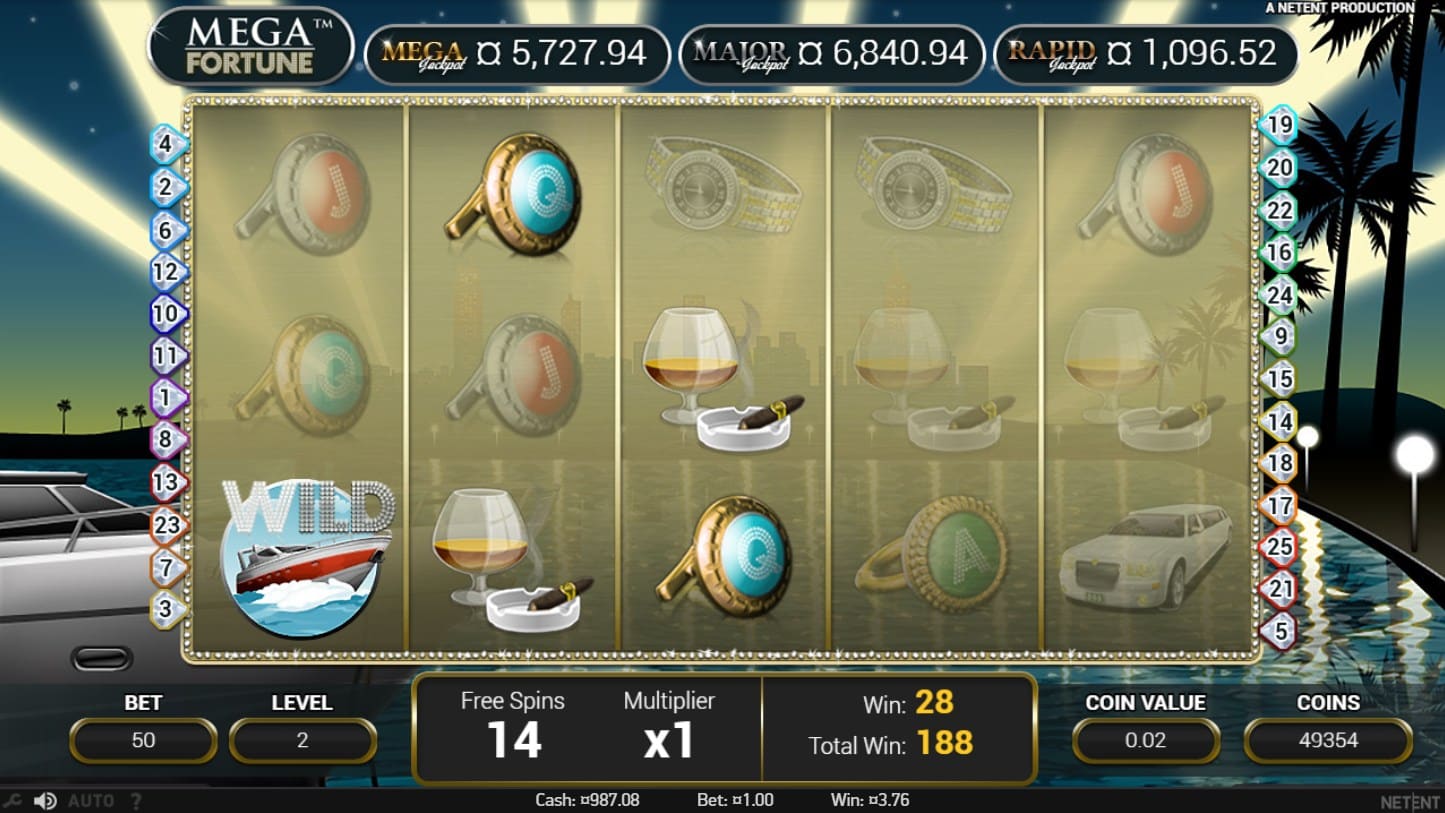Open the wrench settings menu

[12, 801]
